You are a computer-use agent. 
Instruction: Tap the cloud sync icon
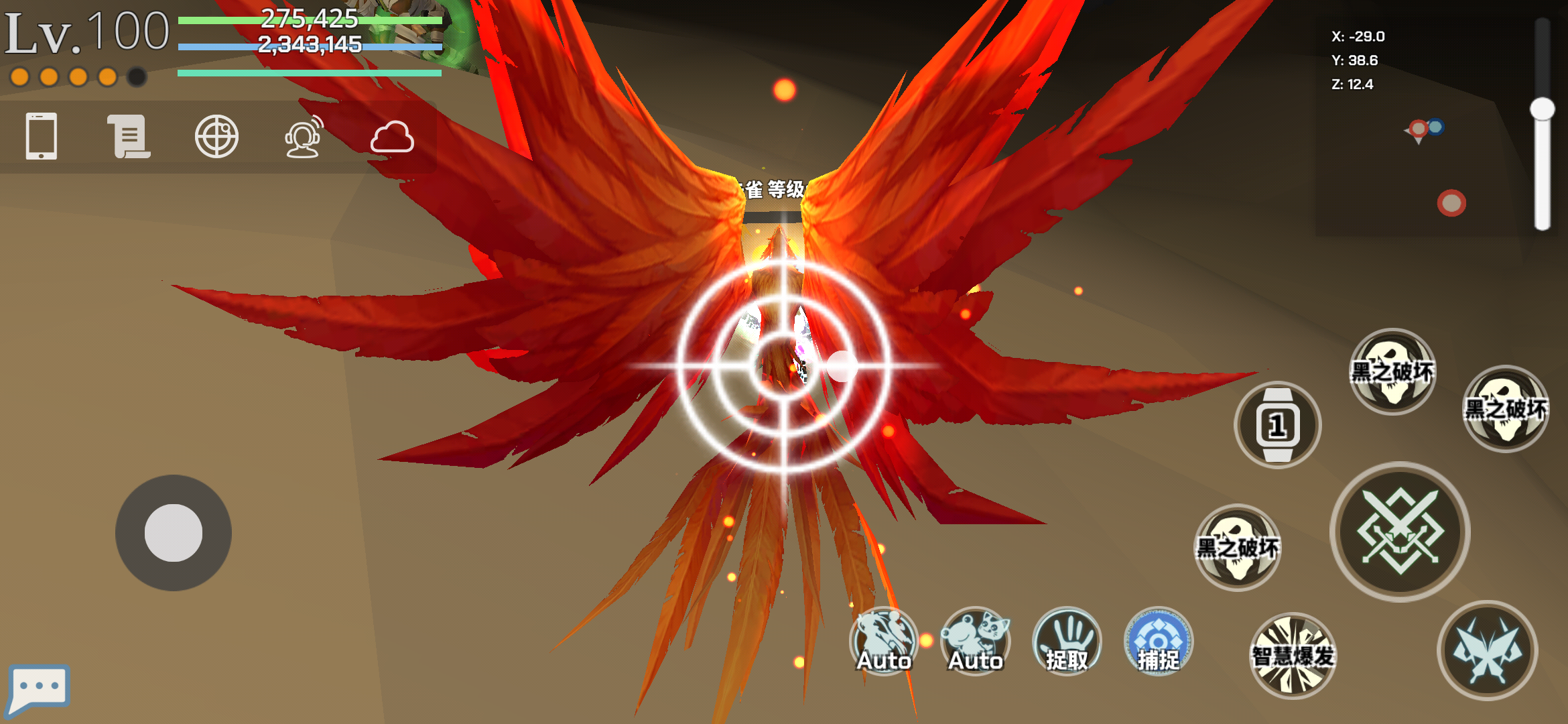pos(394,139)
